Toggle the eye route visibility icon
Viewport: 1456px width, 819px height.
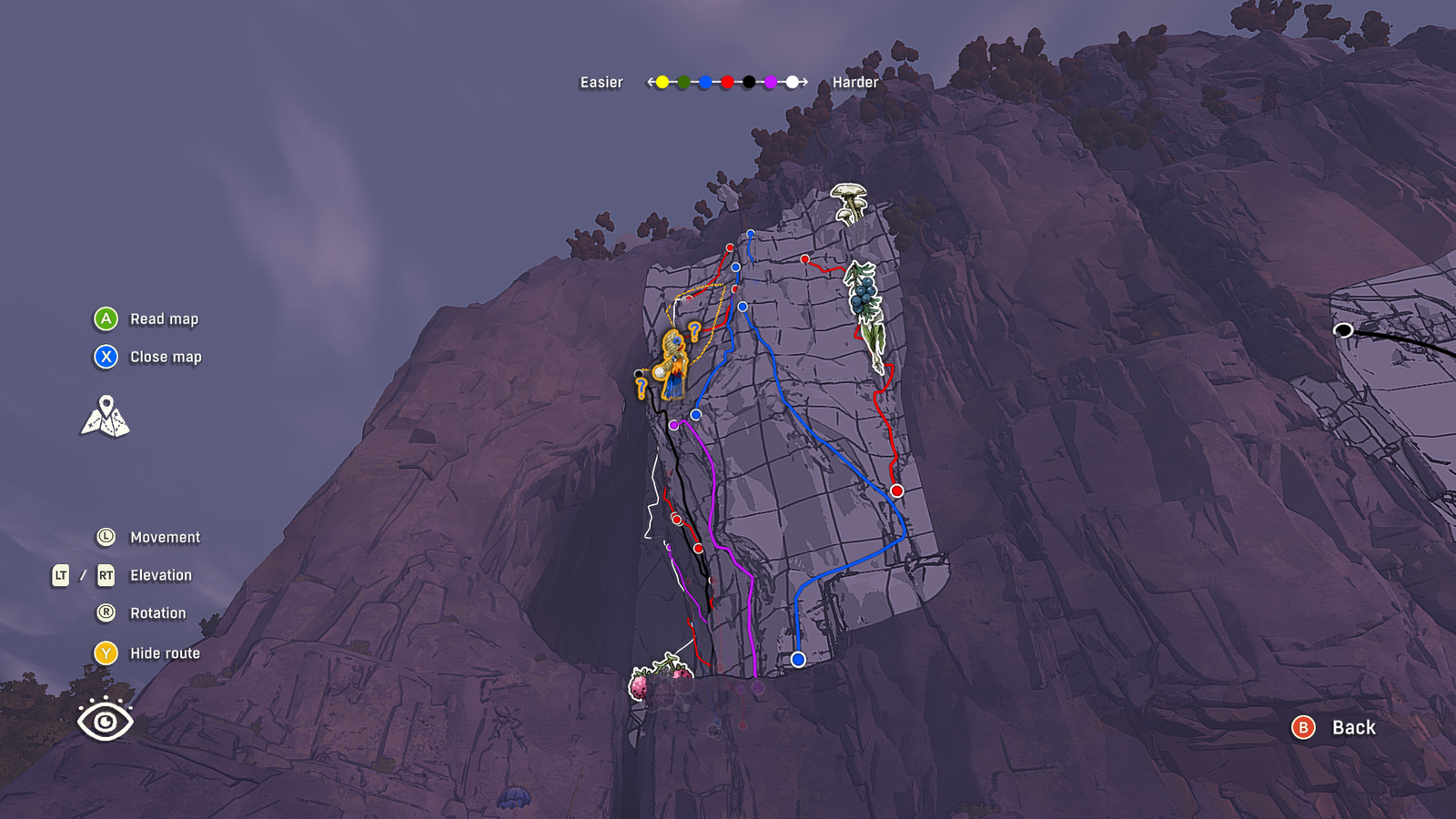pos(106,720)
